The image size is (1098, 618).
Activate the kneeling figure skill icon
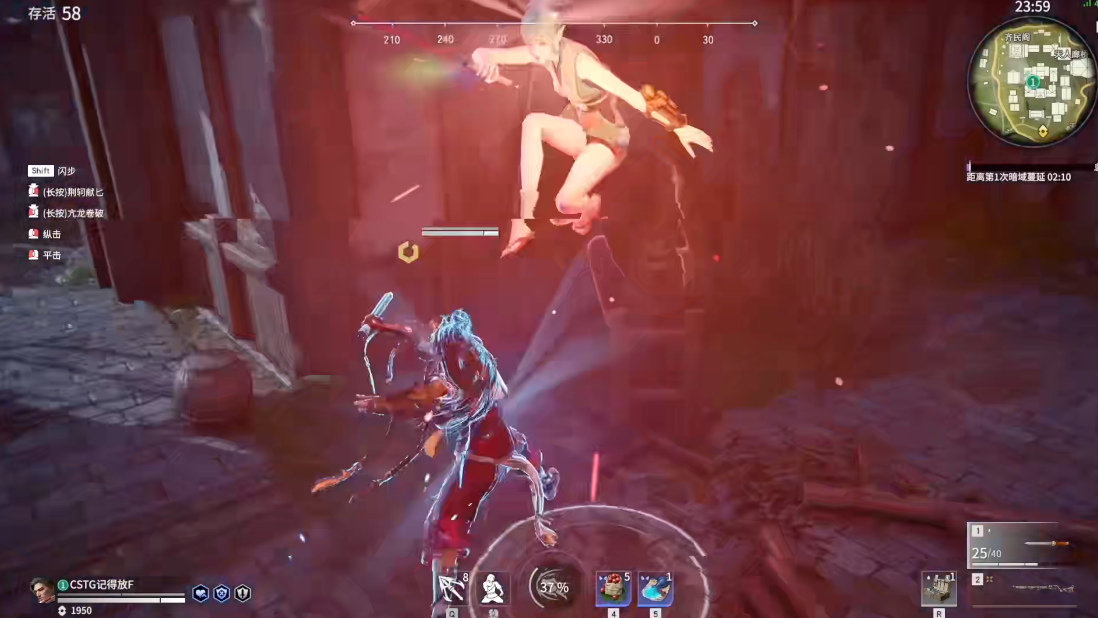[491, 588]
